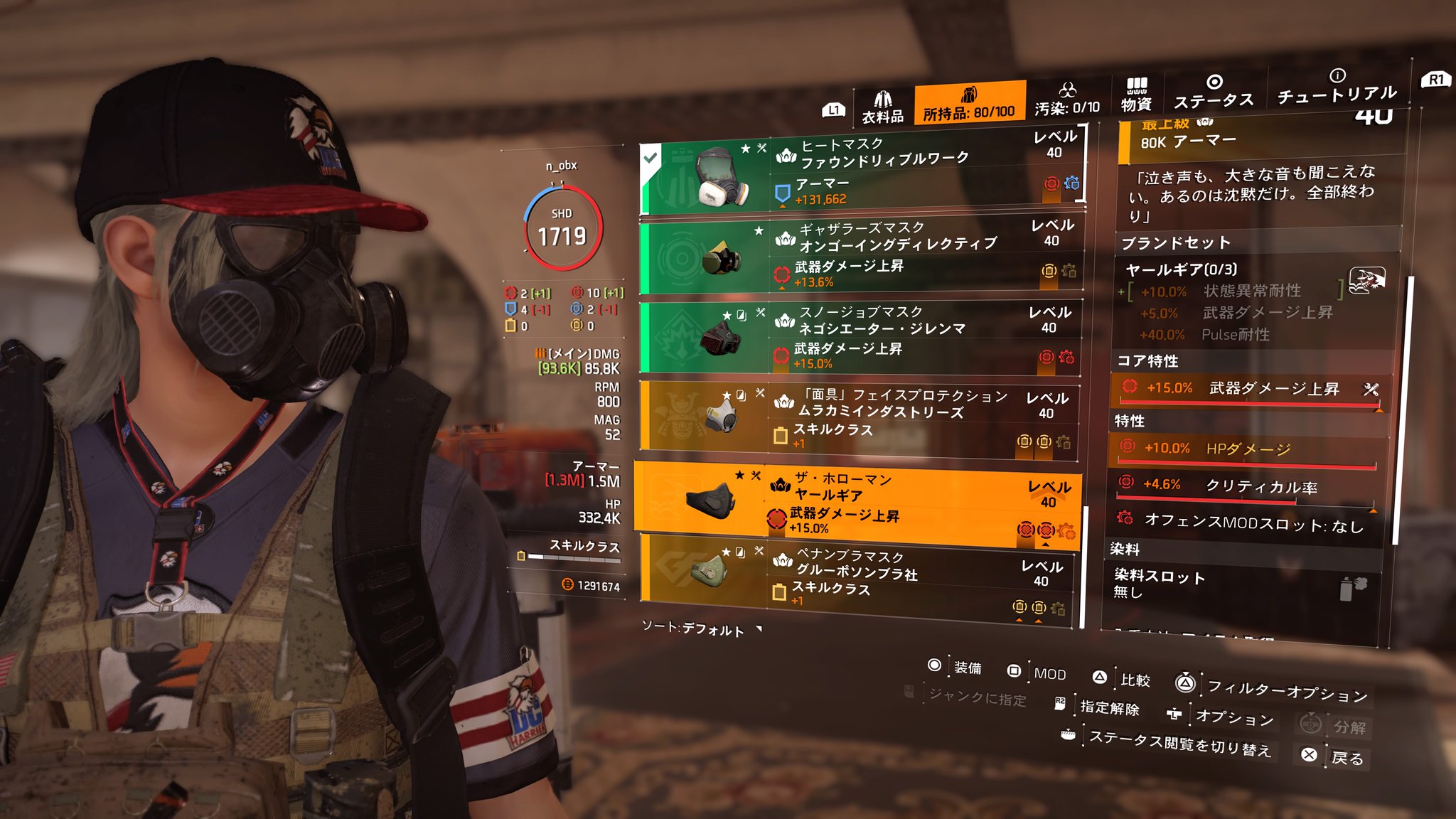Toggle the equipped checkmark on ヒートマスク

click(649, 158)
